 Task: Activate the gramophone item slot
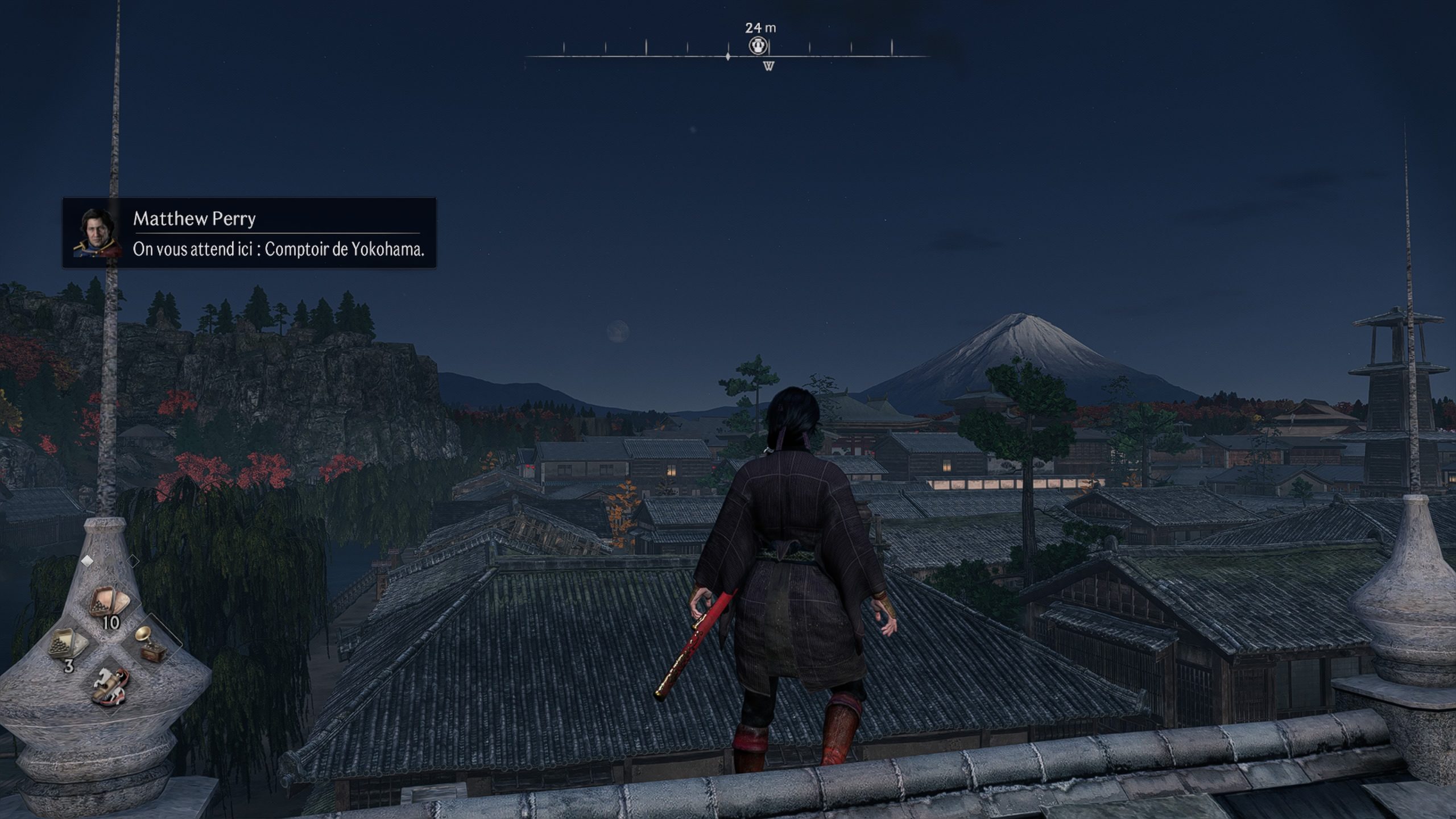tap(149, 644)
